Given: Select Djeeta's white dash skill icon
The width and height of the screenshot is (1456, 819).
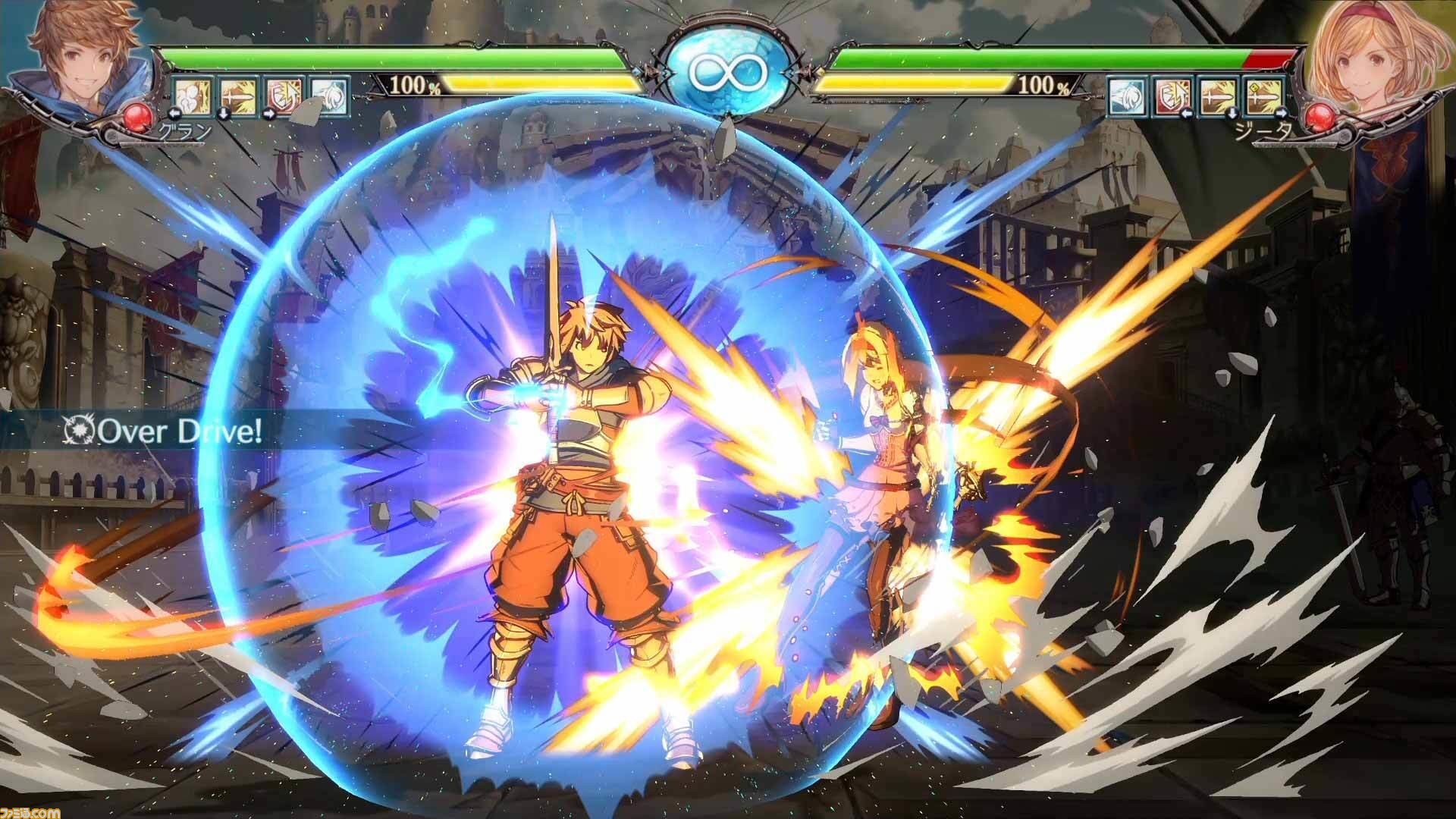Looking at the screenshot, I should click(1127, 96).
